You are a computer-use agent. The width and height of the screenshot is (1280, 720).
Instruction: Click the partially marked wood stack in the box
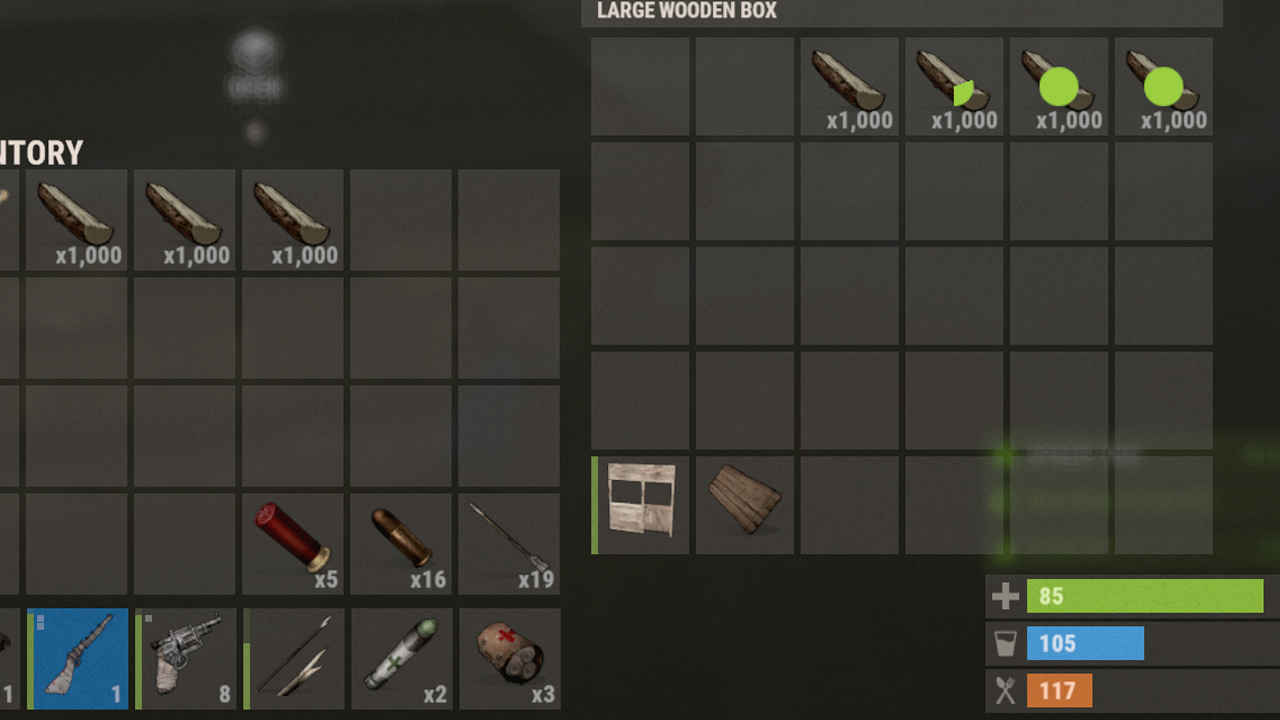(x=953, y=86)
